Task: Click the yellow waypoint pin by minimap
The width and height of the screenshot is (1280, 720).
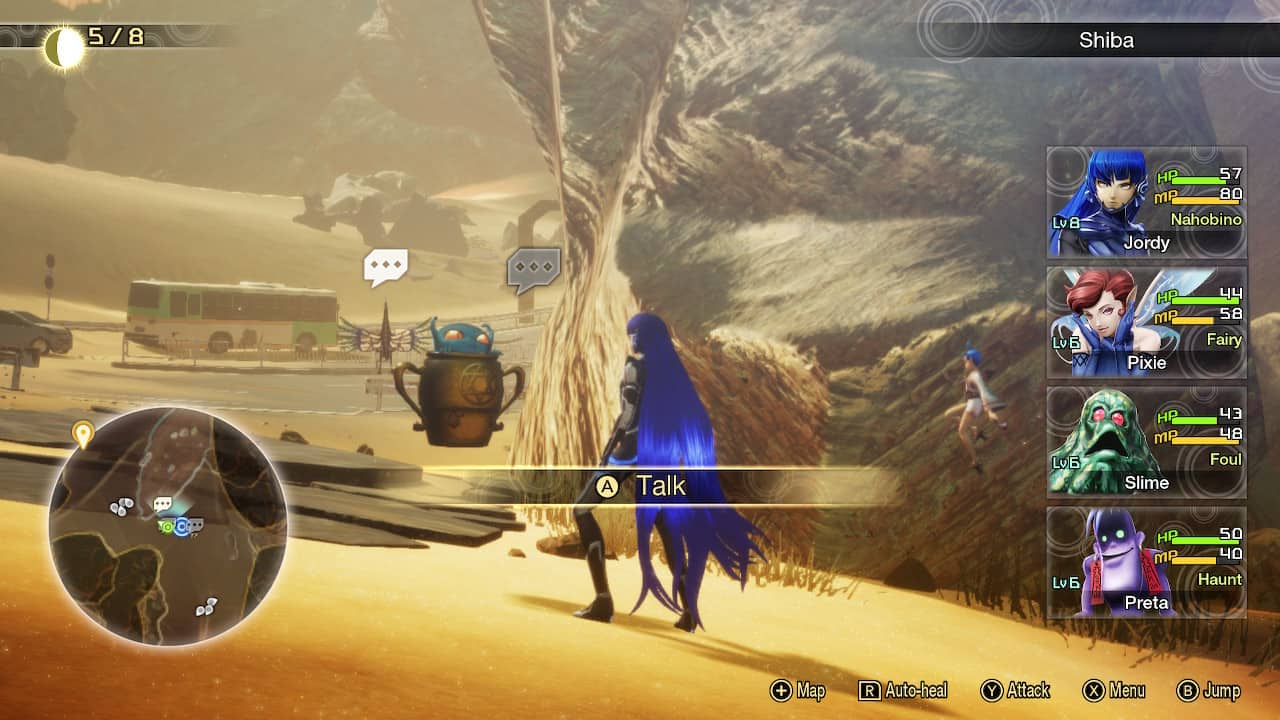Action: (83, 434)
